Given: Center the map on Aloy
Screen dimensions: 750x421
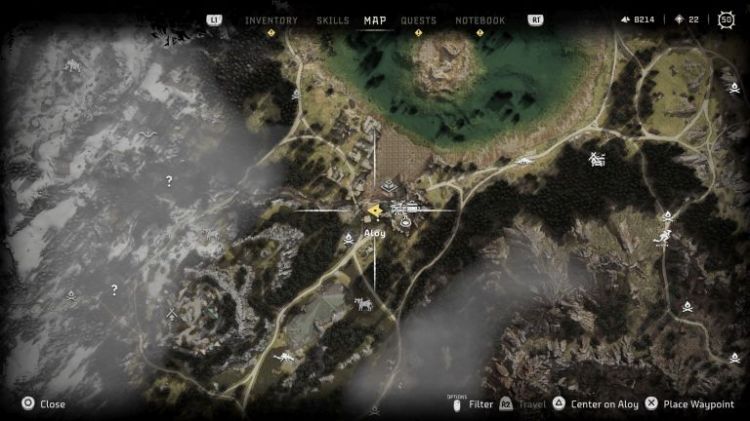Looking at the screenshot, I should click(596, 404).
